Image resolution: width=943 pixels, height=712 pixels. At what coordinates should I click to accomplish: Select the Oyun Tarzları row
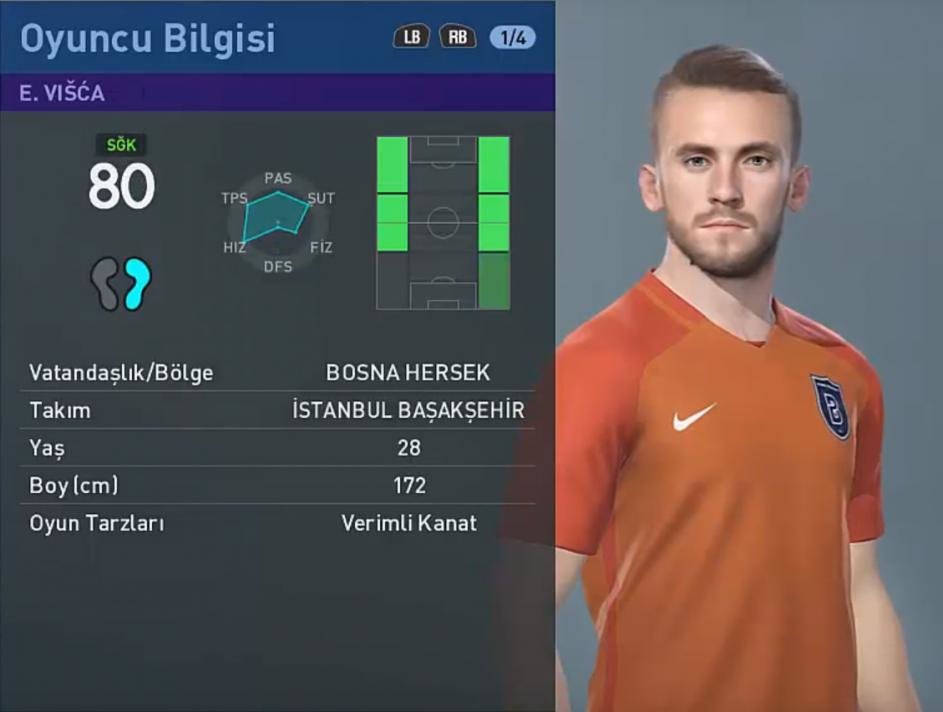(277, 523)
